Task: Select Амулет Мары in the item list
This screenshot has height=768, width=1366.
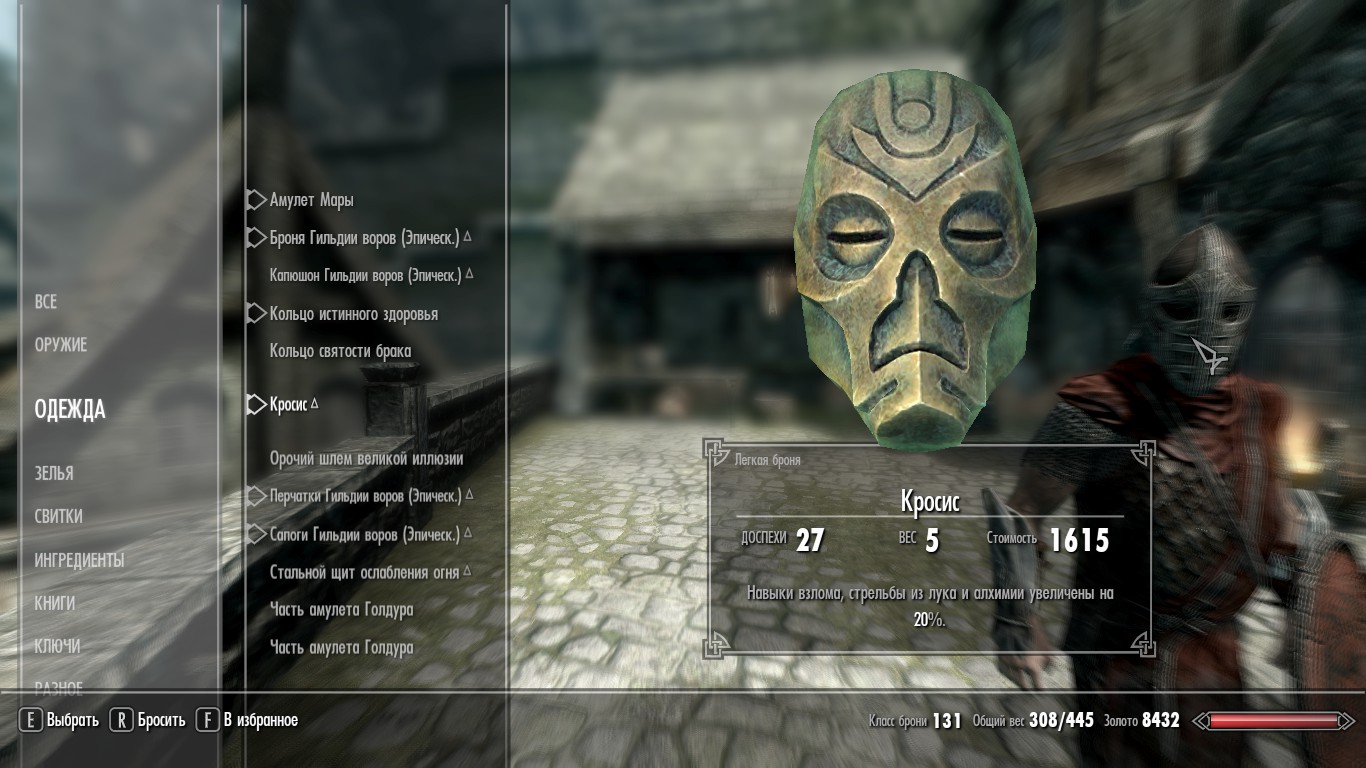Action: pos(311,201)
